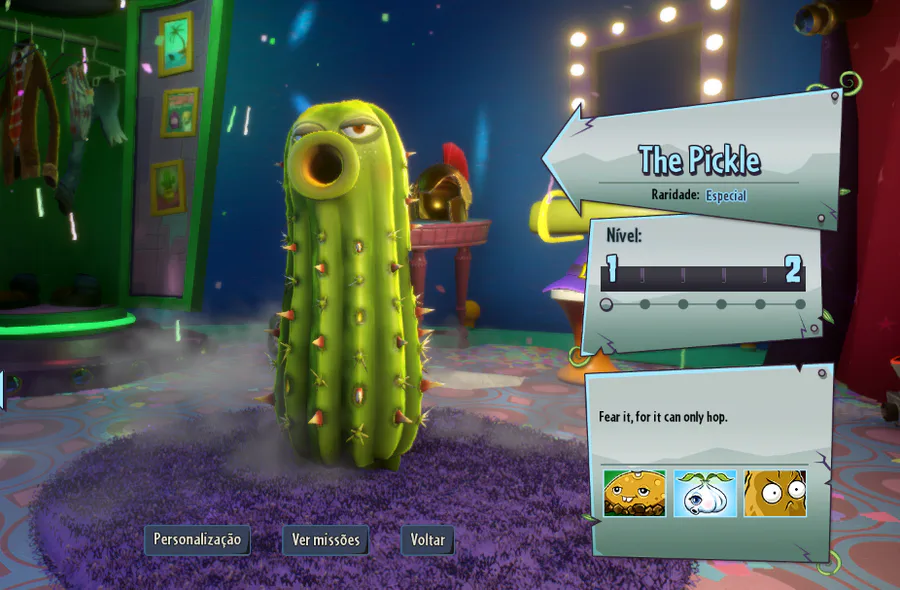Screen dimensions: 900x590
Task: Click the Ver missões button
Action: coord(325,540)
